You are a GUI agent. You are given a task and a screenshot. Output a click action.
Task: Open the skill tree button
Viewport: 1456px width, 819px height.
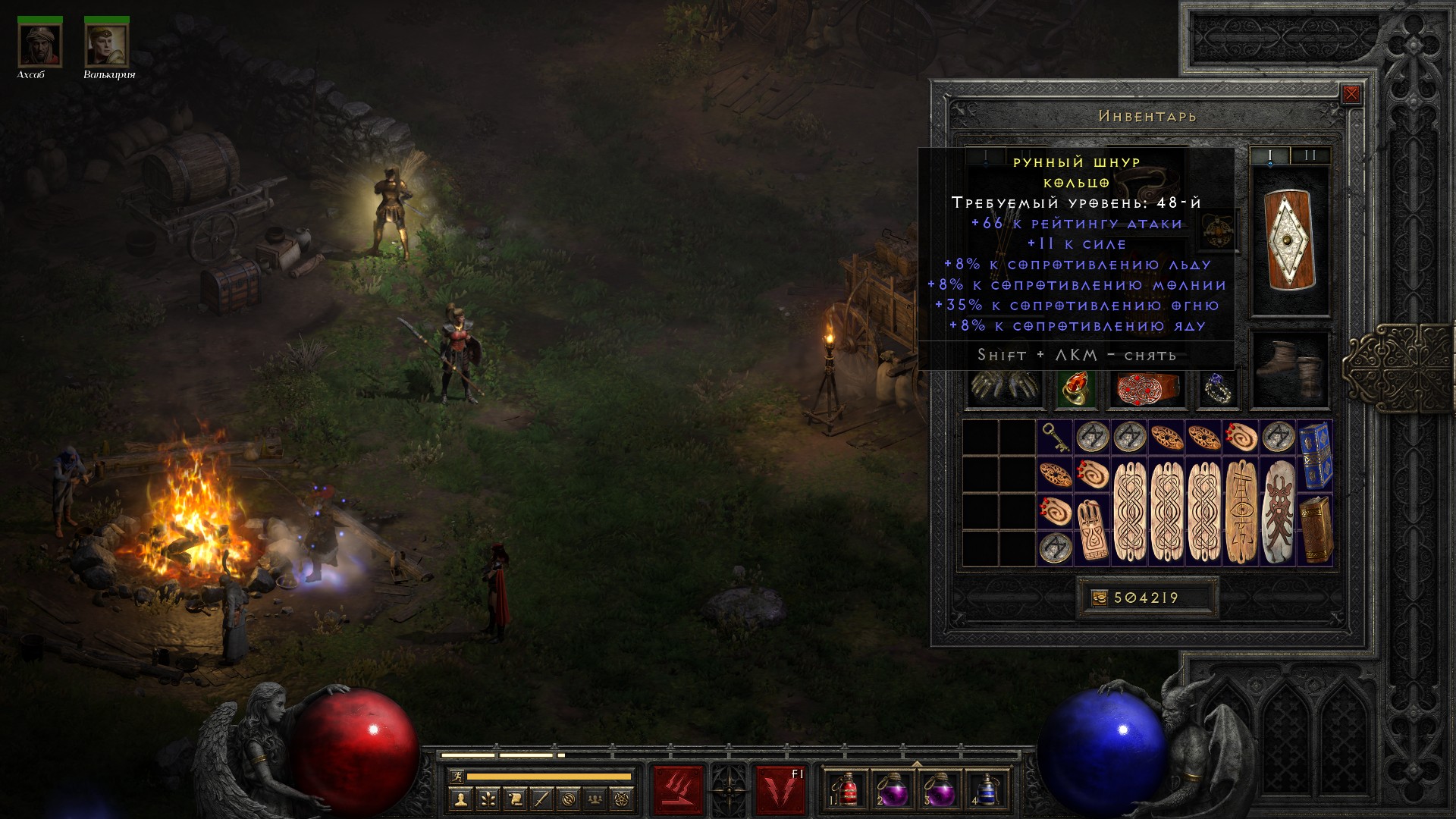pyautogui.click(x=488, y=799)
